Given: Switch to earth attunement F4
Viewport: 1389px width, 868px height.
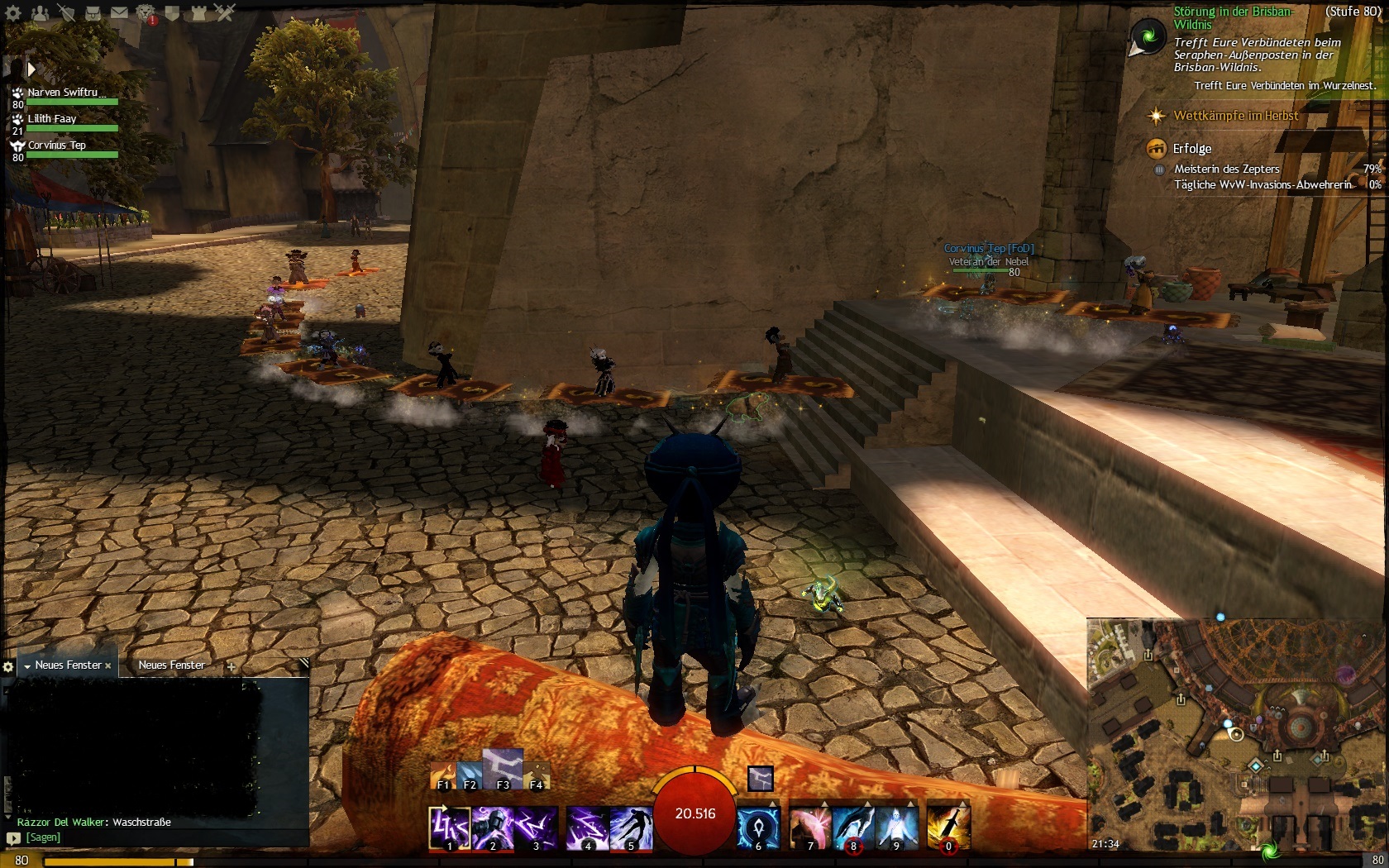Looking at the screenshot, I should [x=537, y=777].
